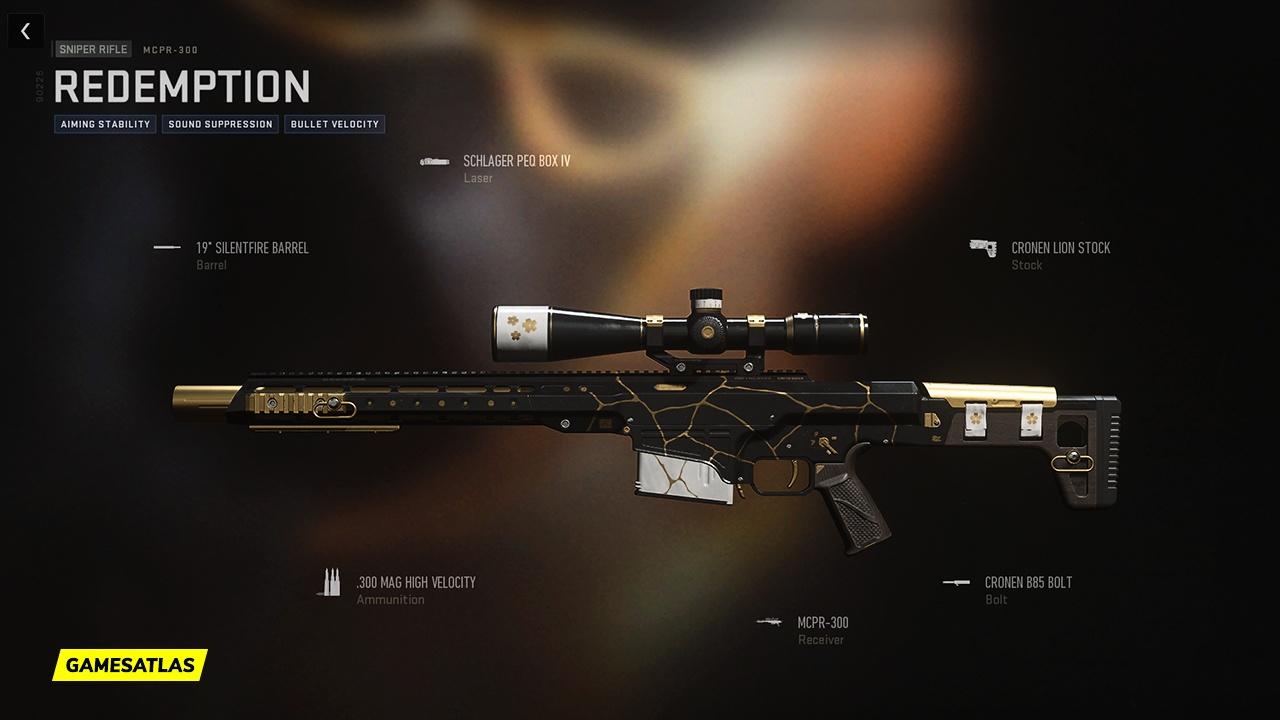Go back using the arrow button

[25, 31]
